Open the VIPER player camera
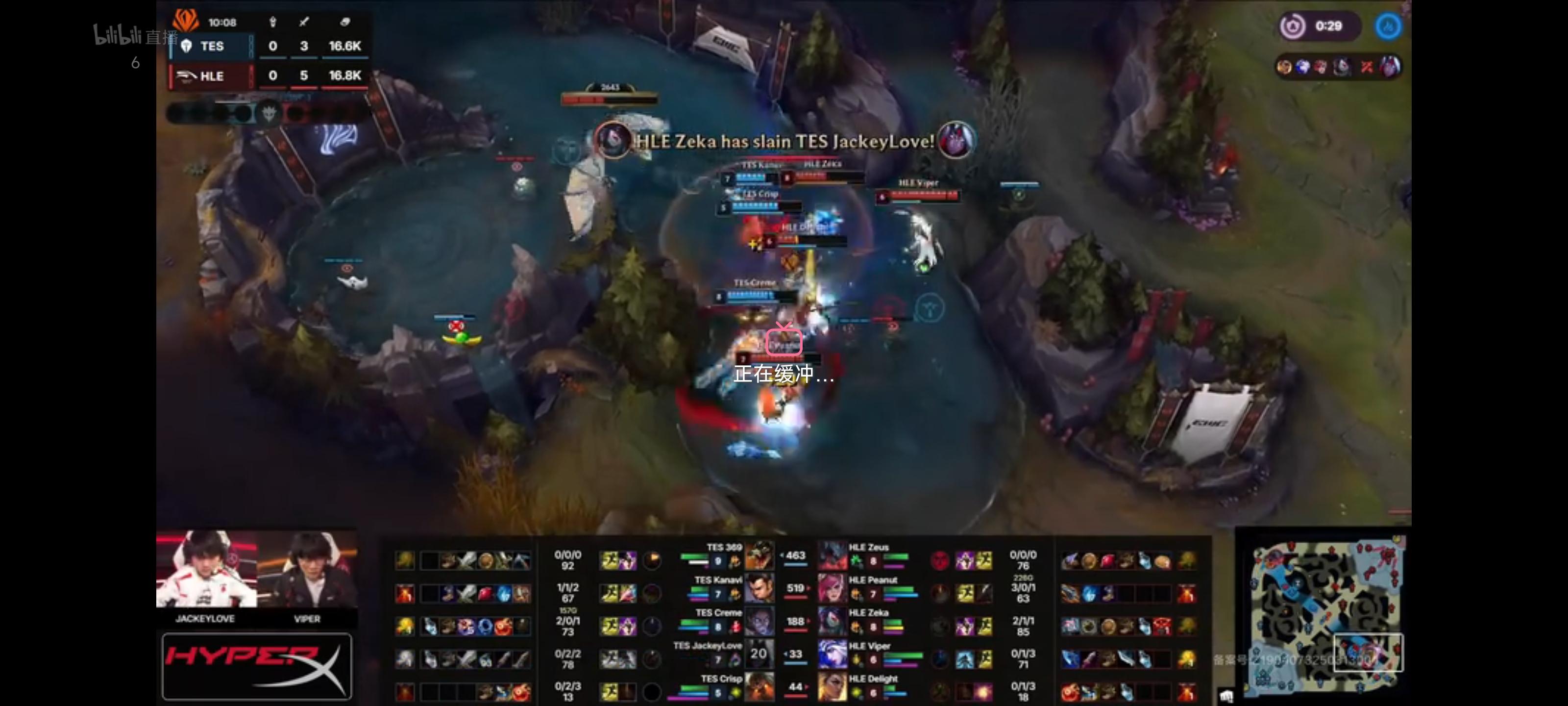 307,570
